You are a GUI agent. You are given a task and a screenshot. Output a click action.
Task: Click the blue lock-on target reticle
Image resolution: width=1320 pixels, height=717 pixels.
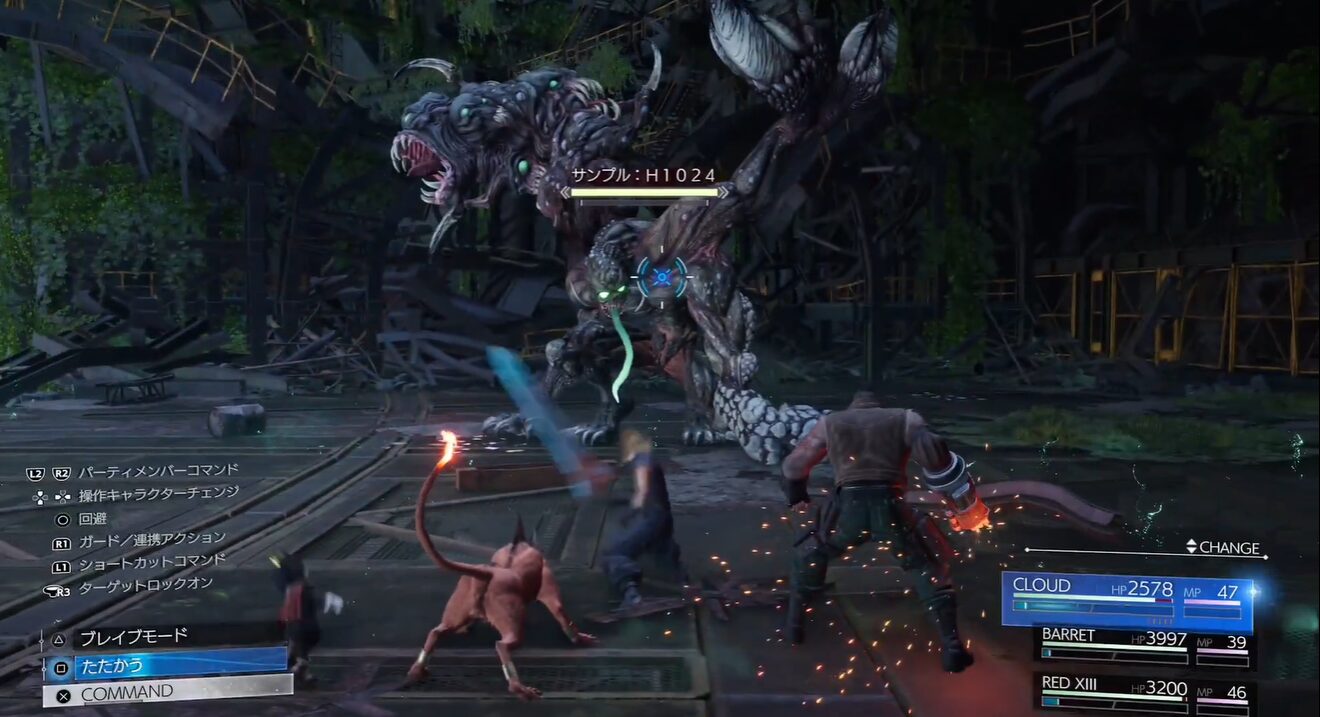[661, 277]
